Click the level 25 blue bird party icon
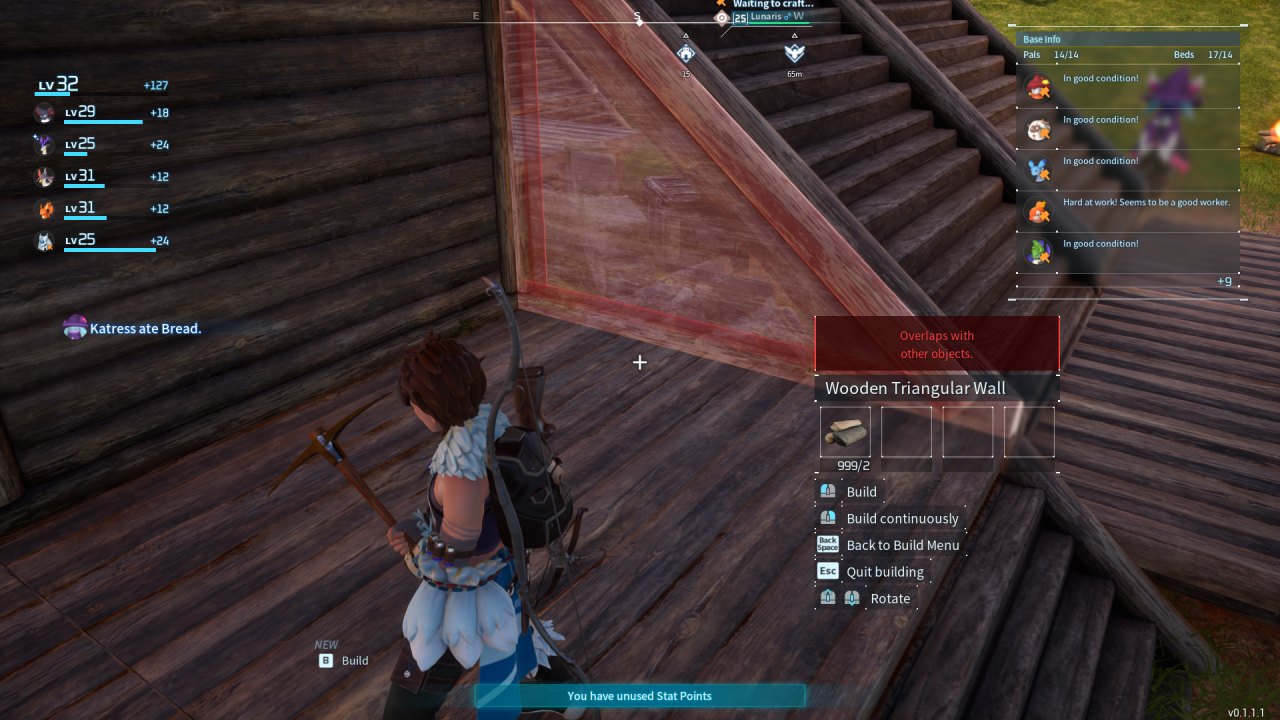Viewport: 1280px width, 720px height. coord(44,144)
